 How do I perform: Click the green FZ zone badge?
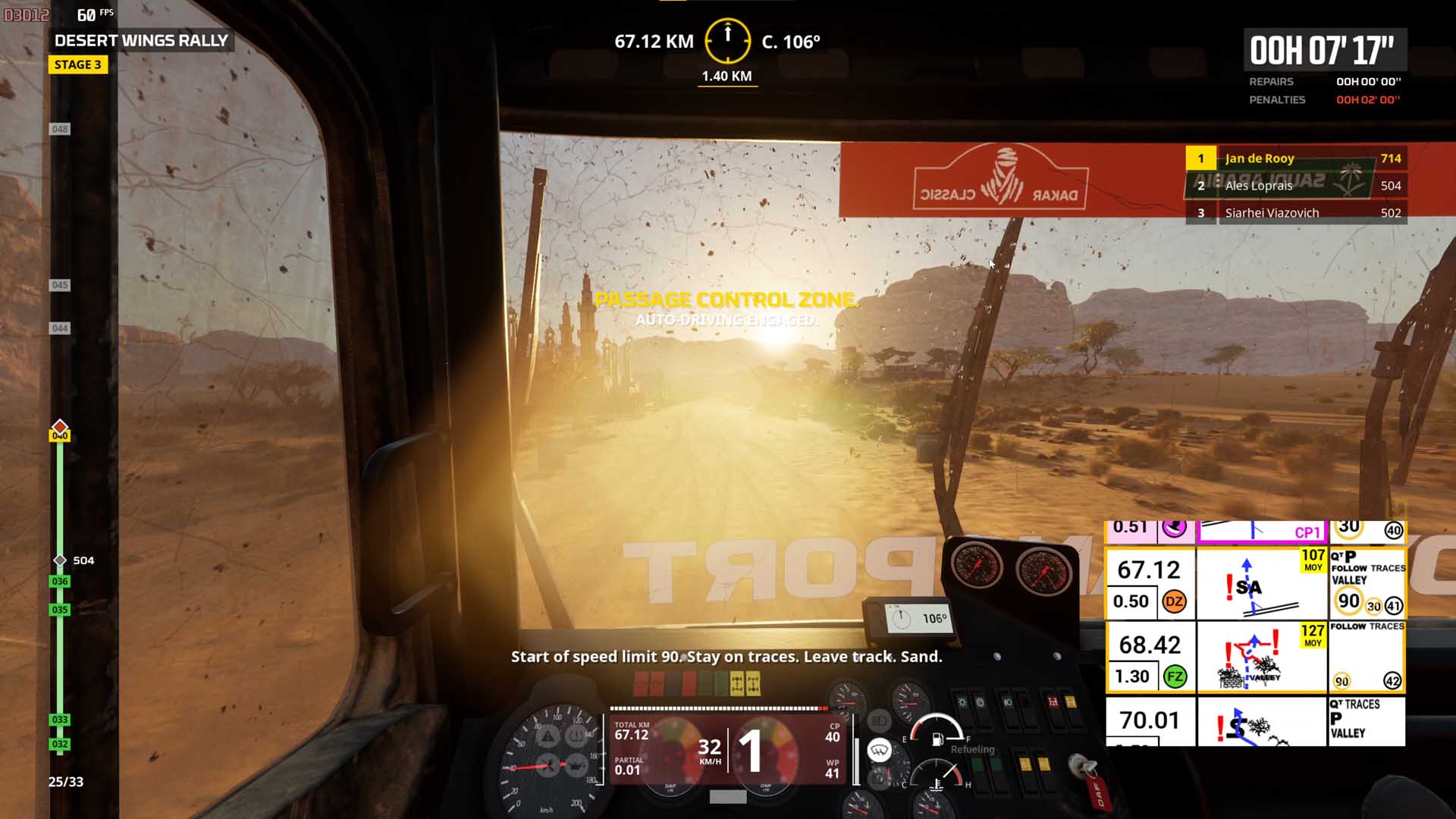coord(1175,676)
